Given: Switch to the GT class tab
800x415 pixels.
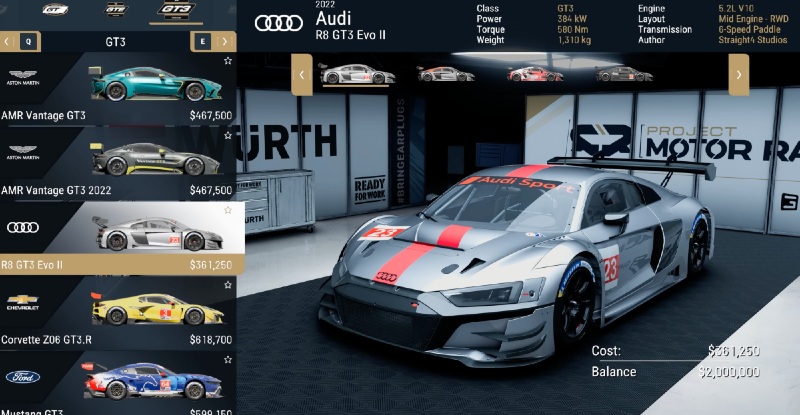Looking at the screenshot, I should pos(54,10).
